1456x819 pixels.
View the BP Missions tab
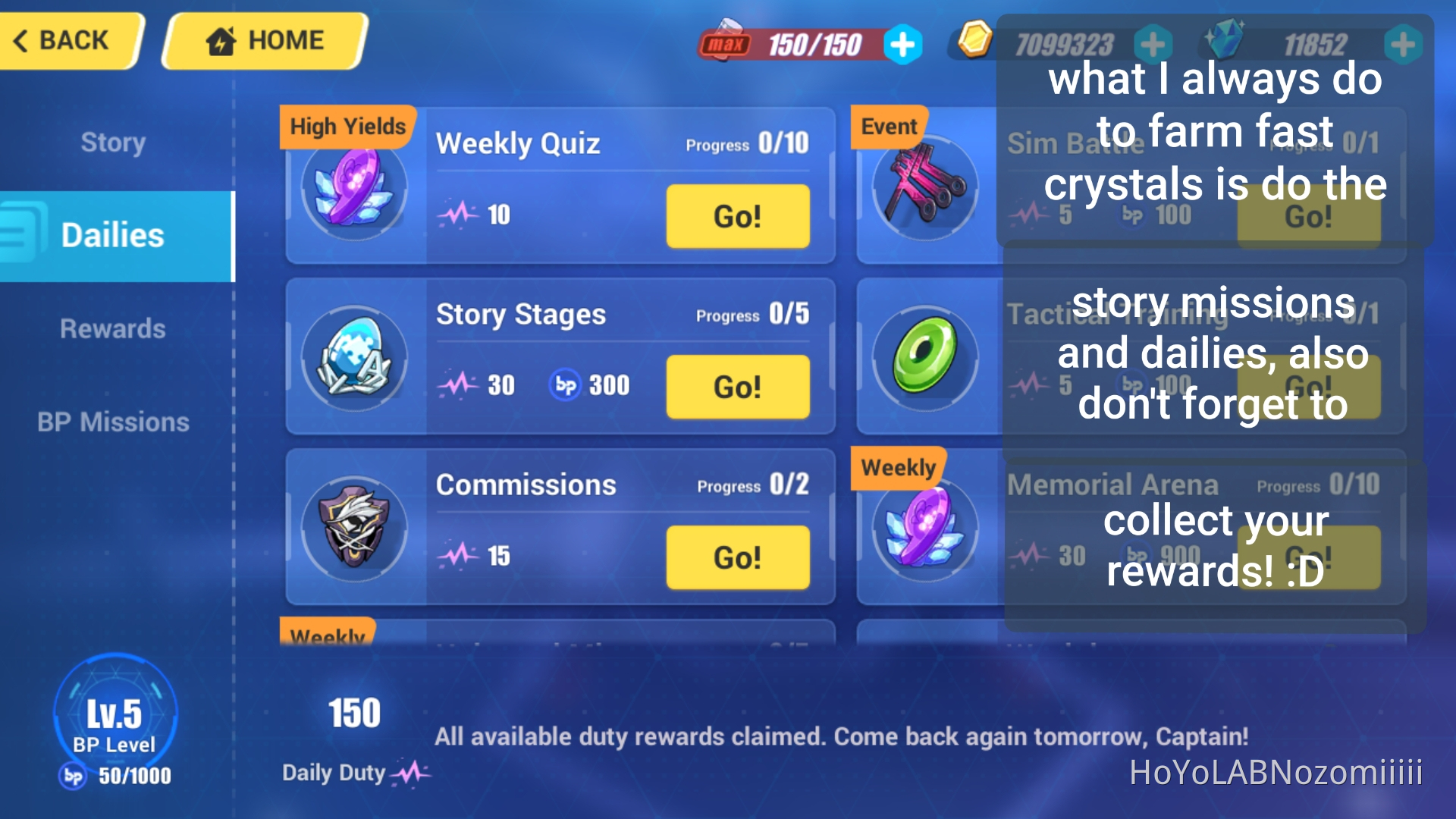112,422
